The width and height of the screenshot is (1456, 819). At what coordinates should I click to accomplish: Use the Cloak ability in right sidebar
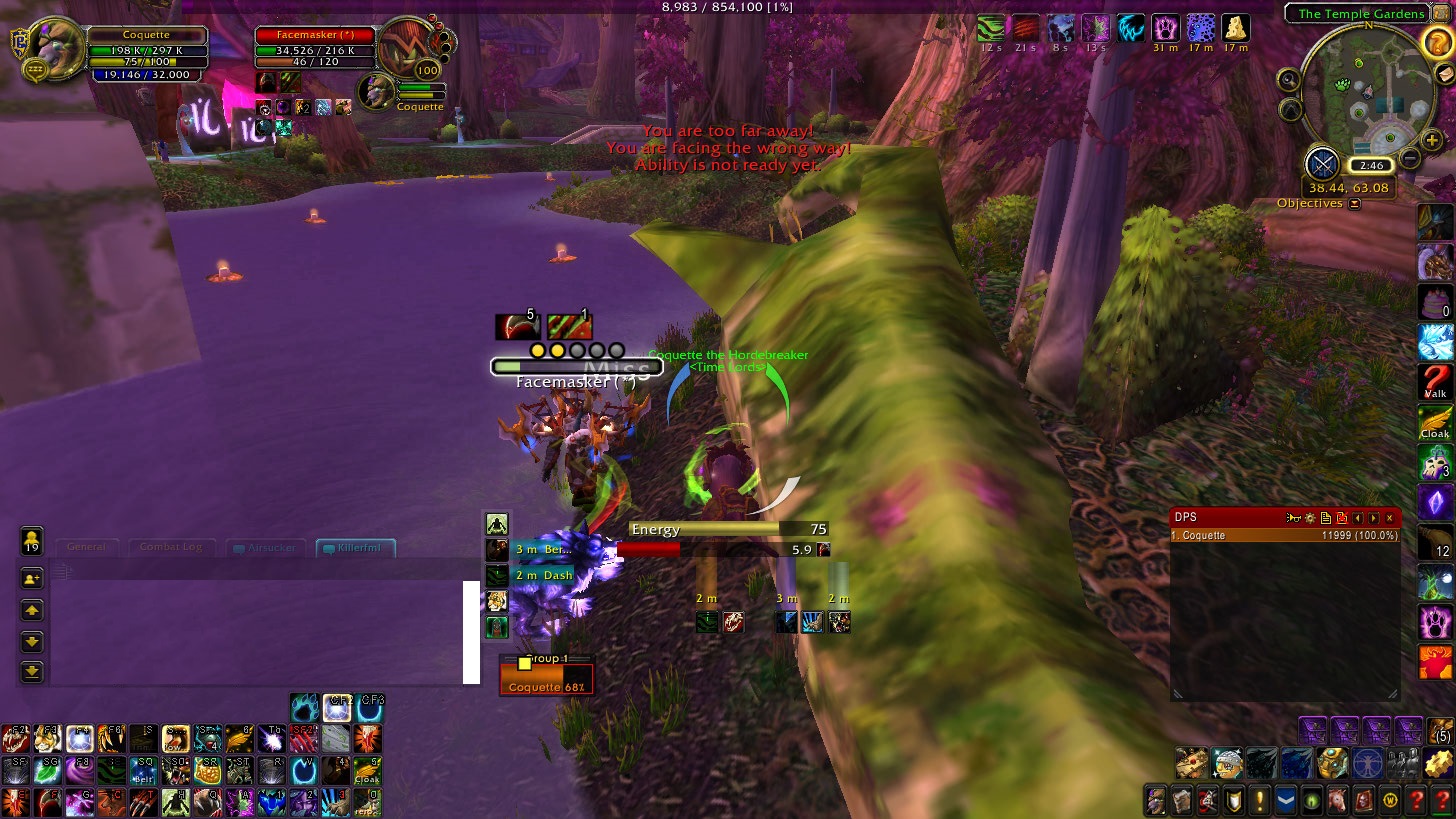tap(1434, 423)
